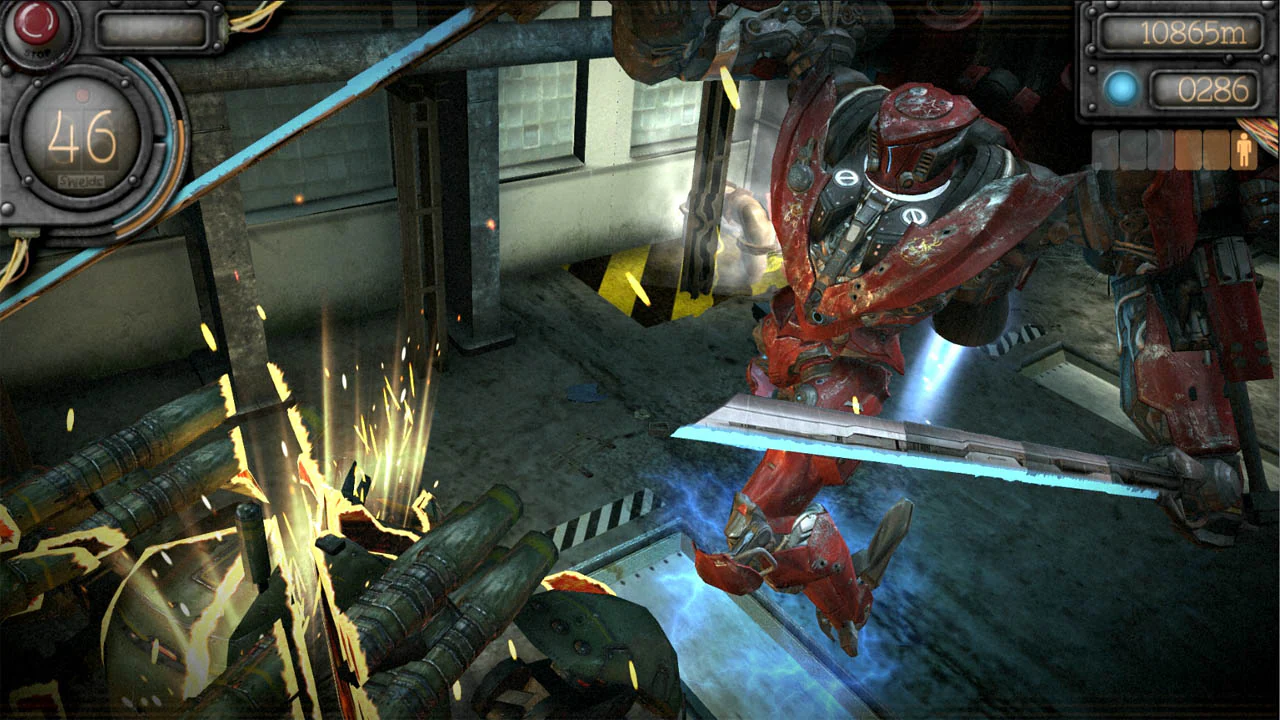Screen dimensions: 1280x720
Task: Toggle the highlighted orange inventory slot
Action: click(x=1188, y=147)
